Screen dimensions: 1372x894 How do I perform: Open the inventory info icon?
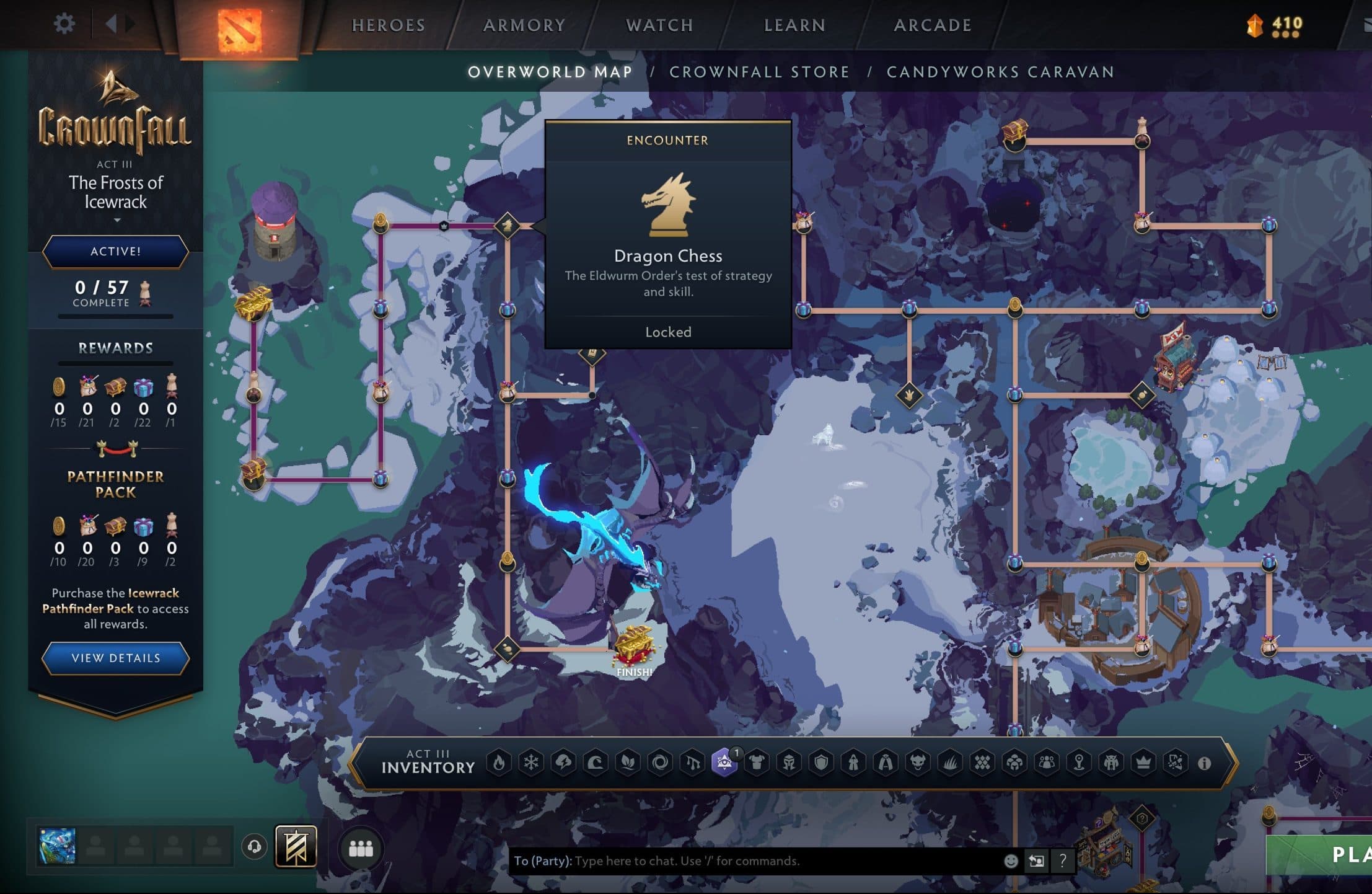pos(1204,763)
